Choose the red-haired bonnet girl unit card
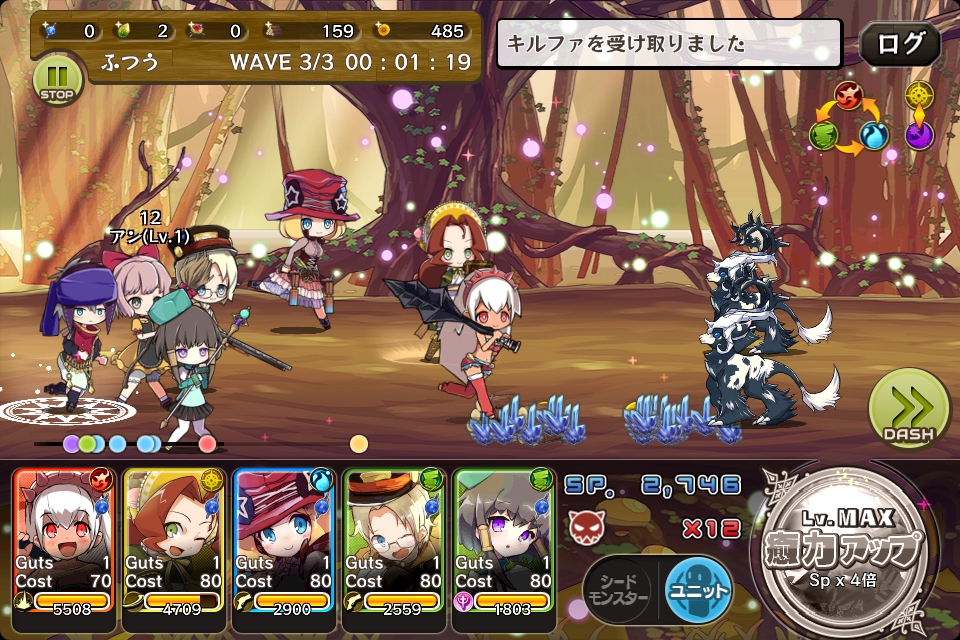960x640 pixels. (x=174, y=540)
